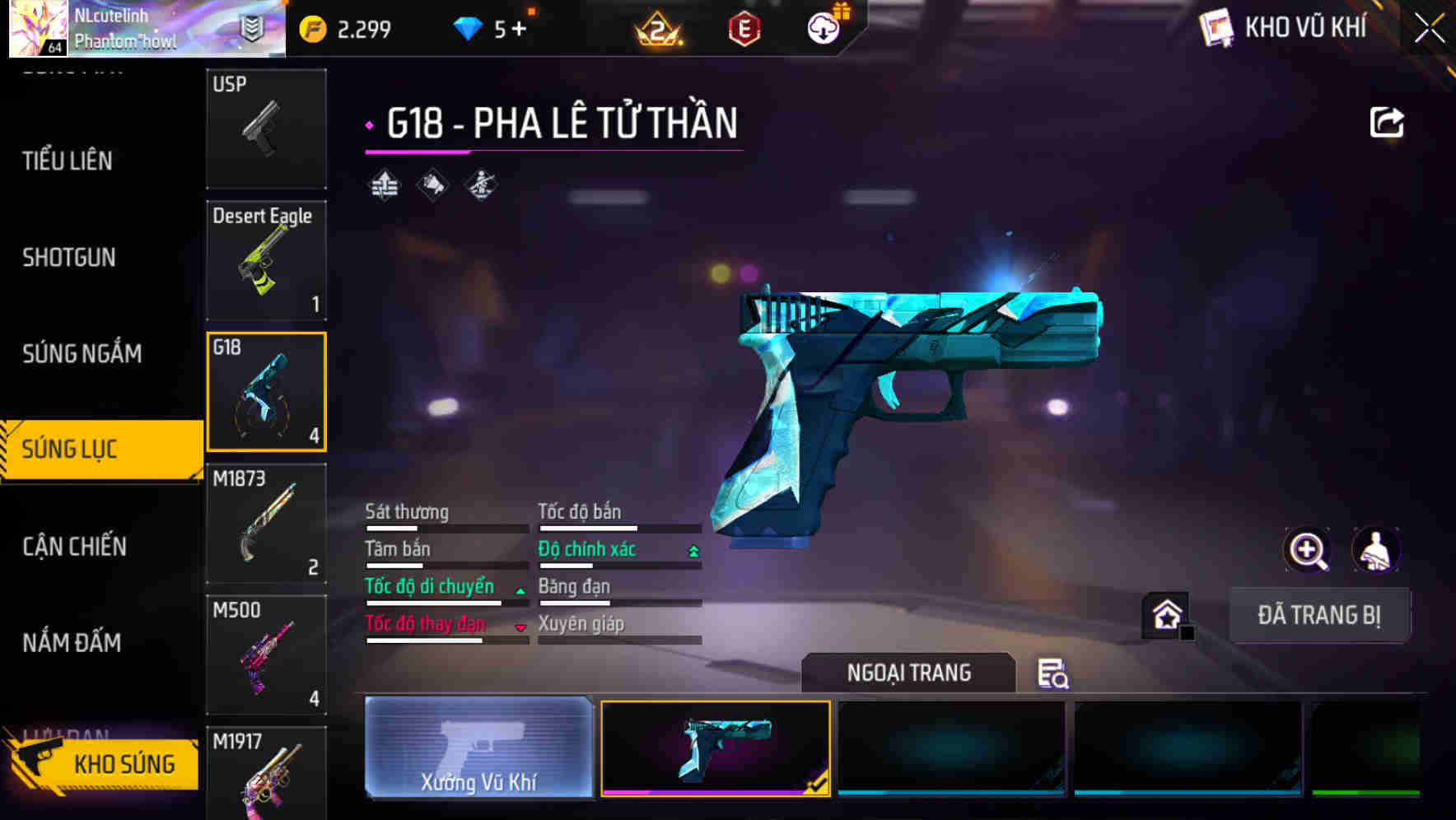Select the character preview icon beside the magnifier
This screenshot has height=820, width=1456.
[1377, 550]
